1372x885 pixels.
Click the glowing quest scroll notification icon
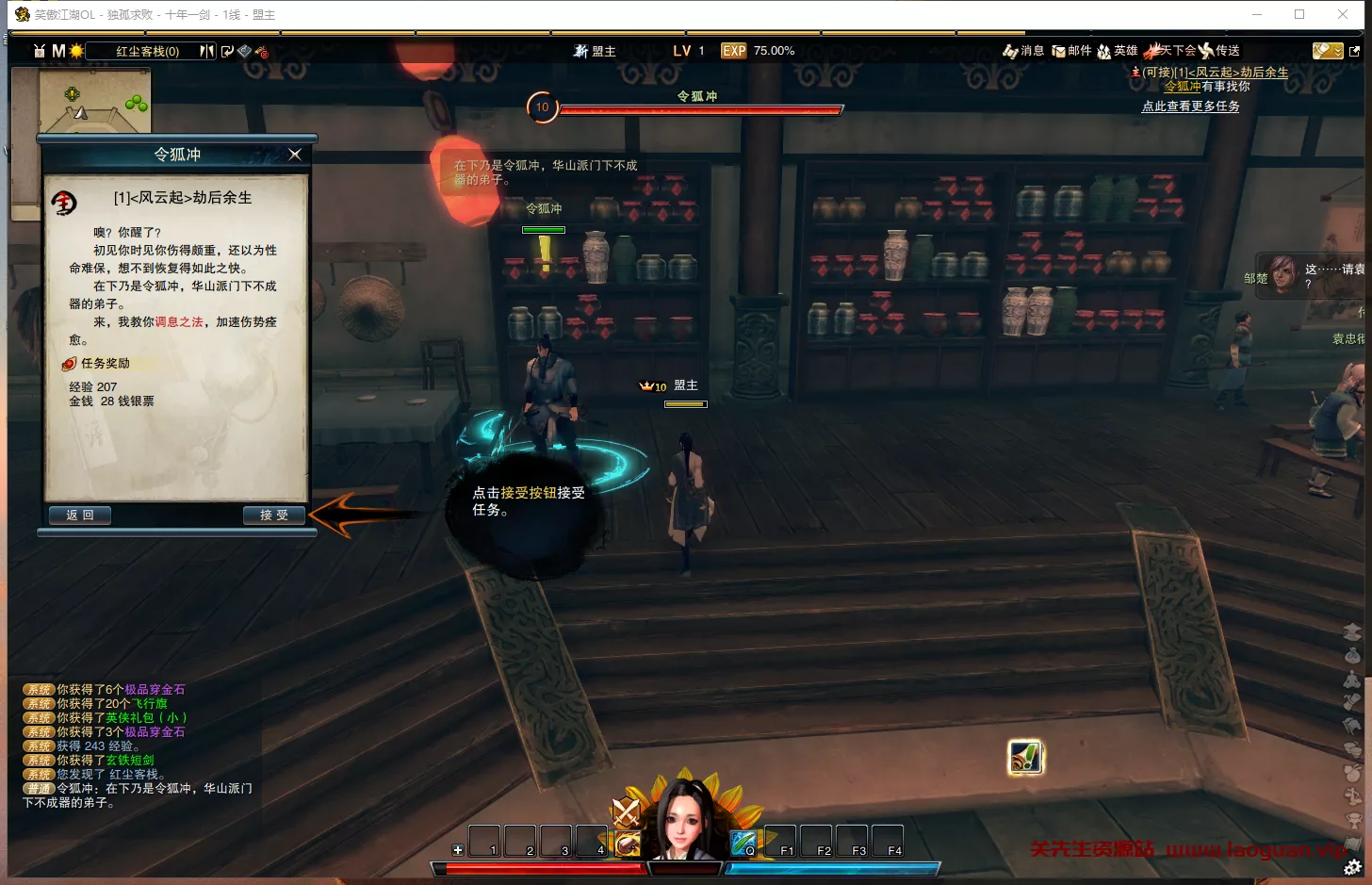click(x=1025, y=758)
